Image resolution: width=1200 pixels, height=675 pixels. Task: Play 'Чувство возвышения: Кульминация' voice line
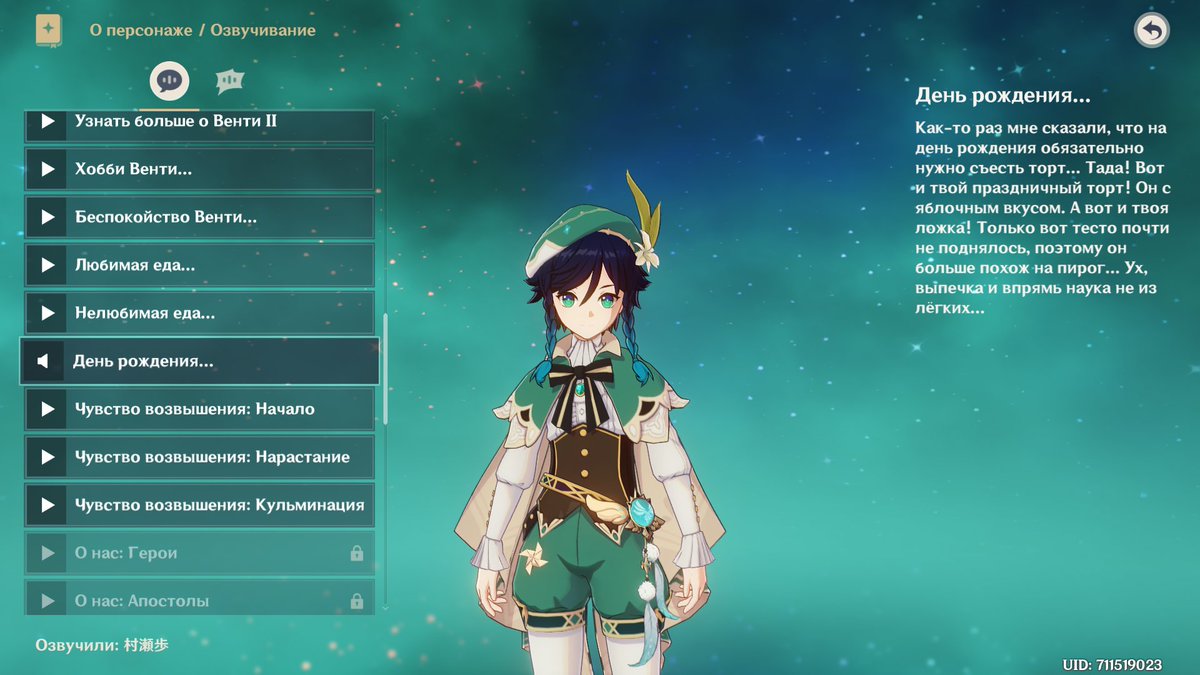47,505
